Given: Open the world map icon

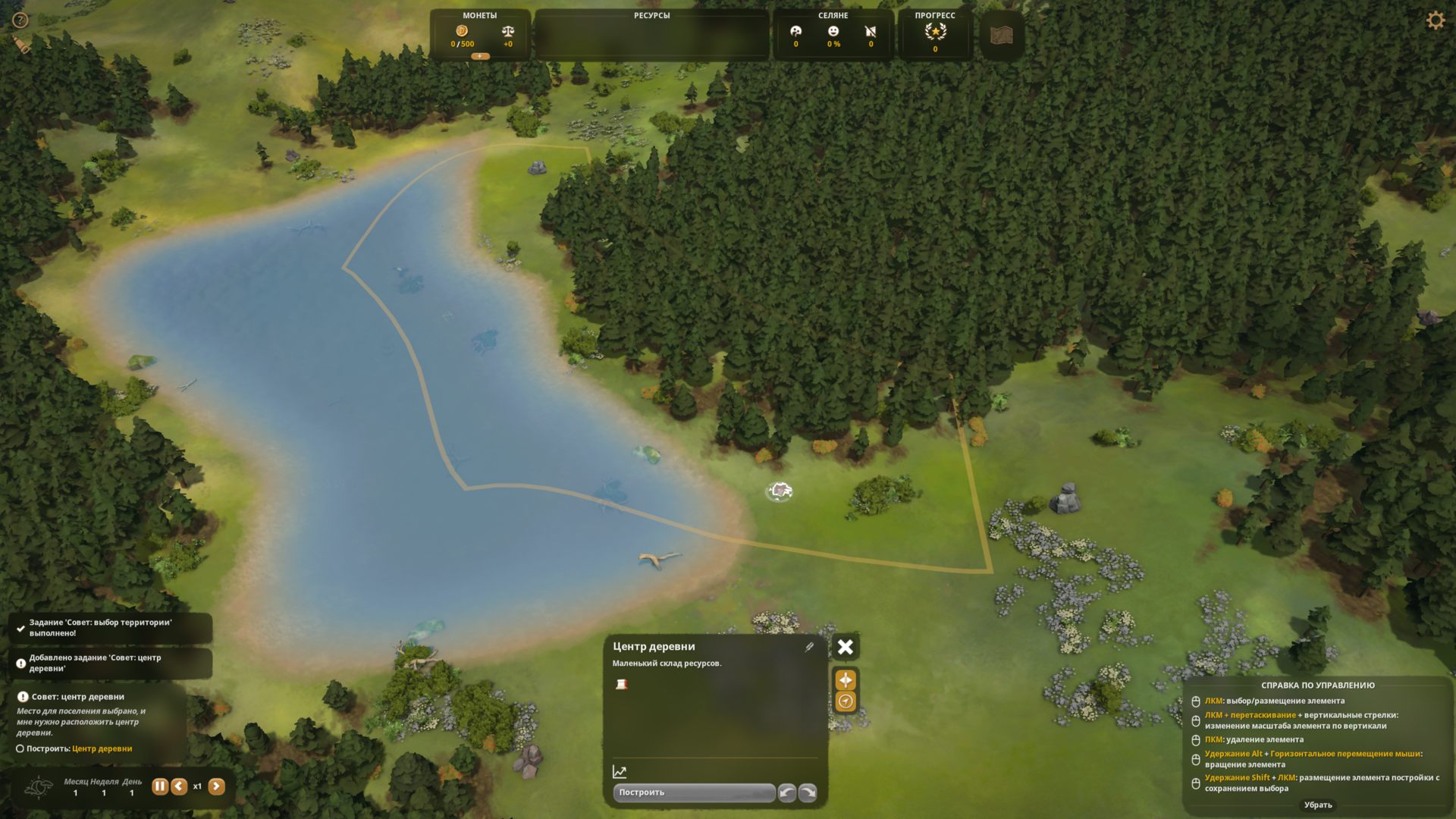Looking at the screenshot, I should point(1002,35).
